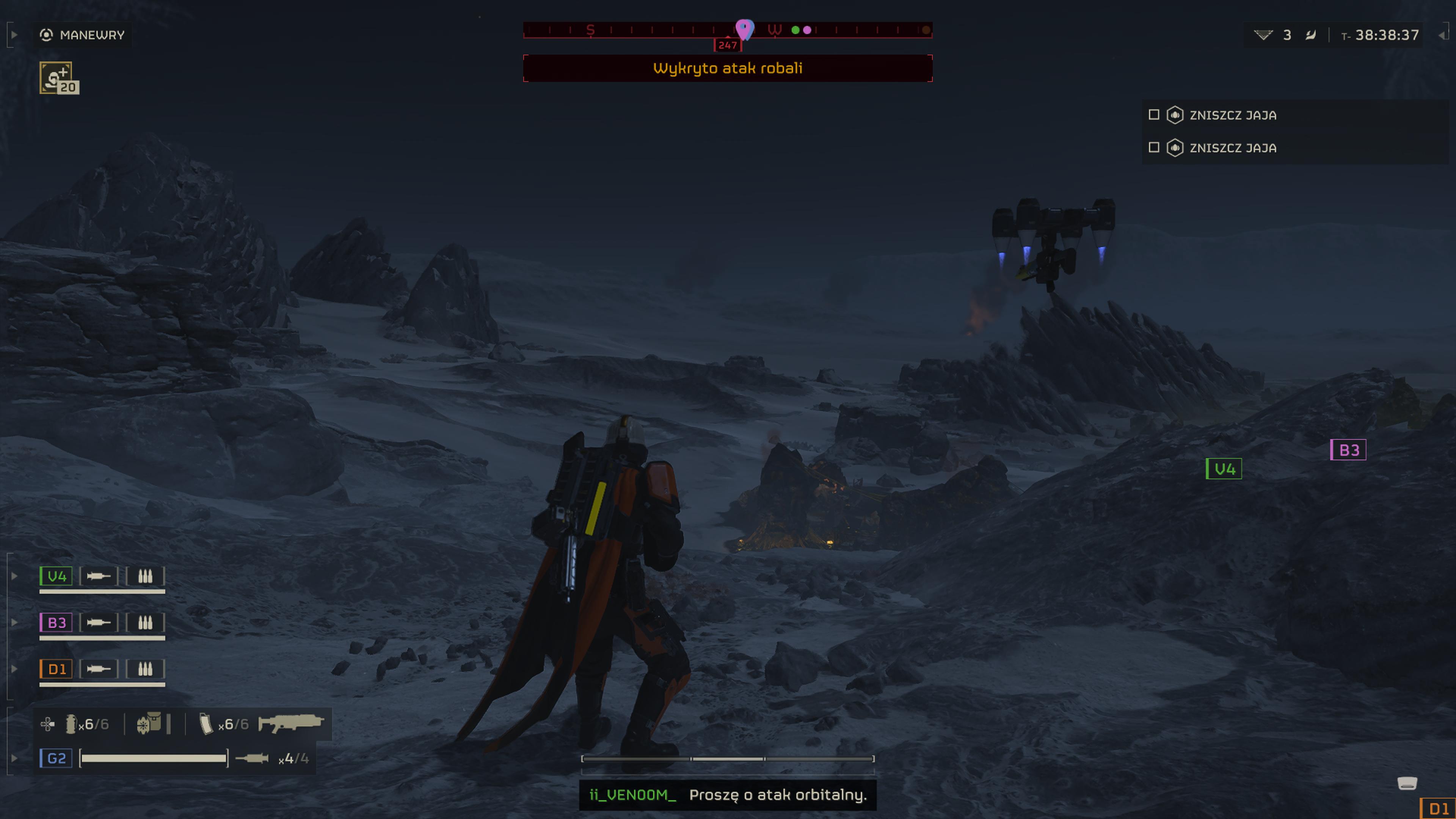
Task: Select the 'Wykryto atak robali' alert banner
Action: 728,68
